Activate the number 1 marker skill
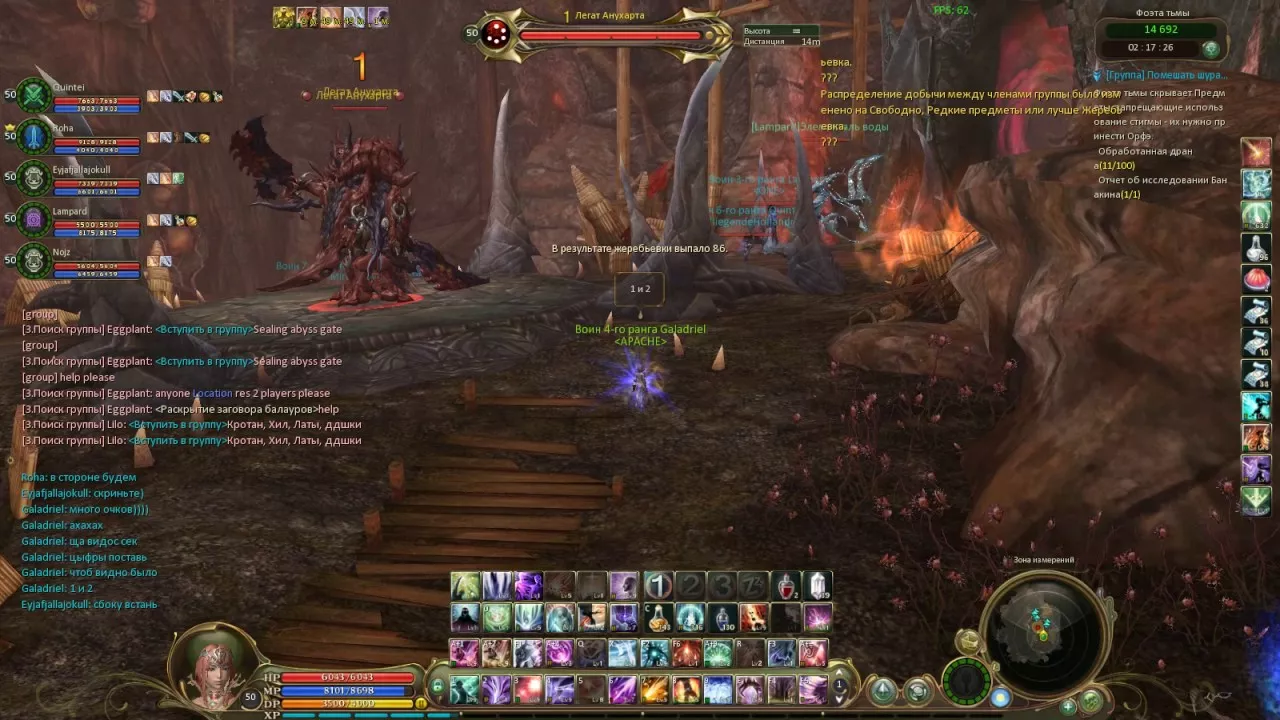 click(x=657, y=586)
